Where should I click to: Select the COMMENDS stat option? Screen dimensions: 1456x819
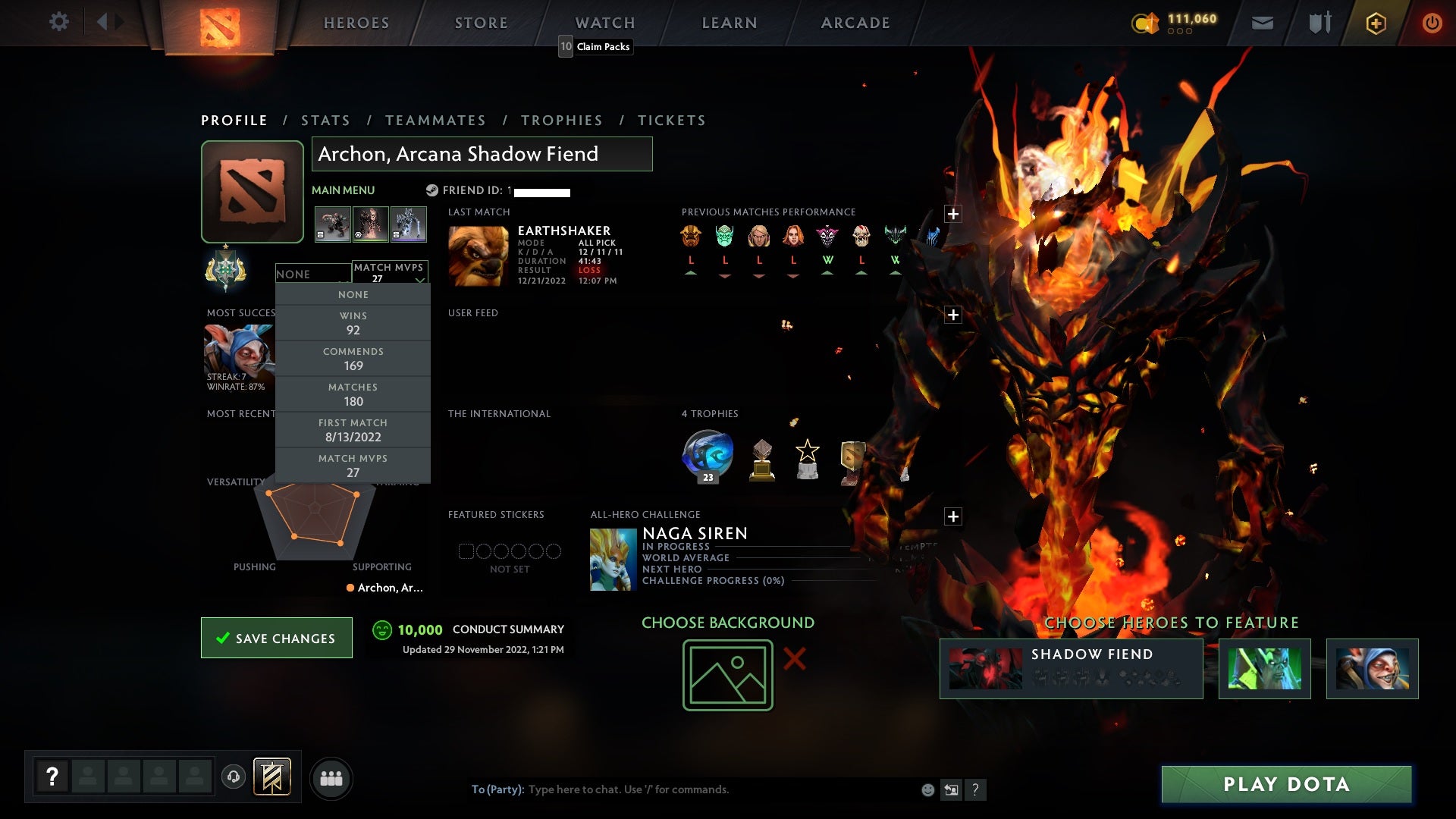click(353, 358)
